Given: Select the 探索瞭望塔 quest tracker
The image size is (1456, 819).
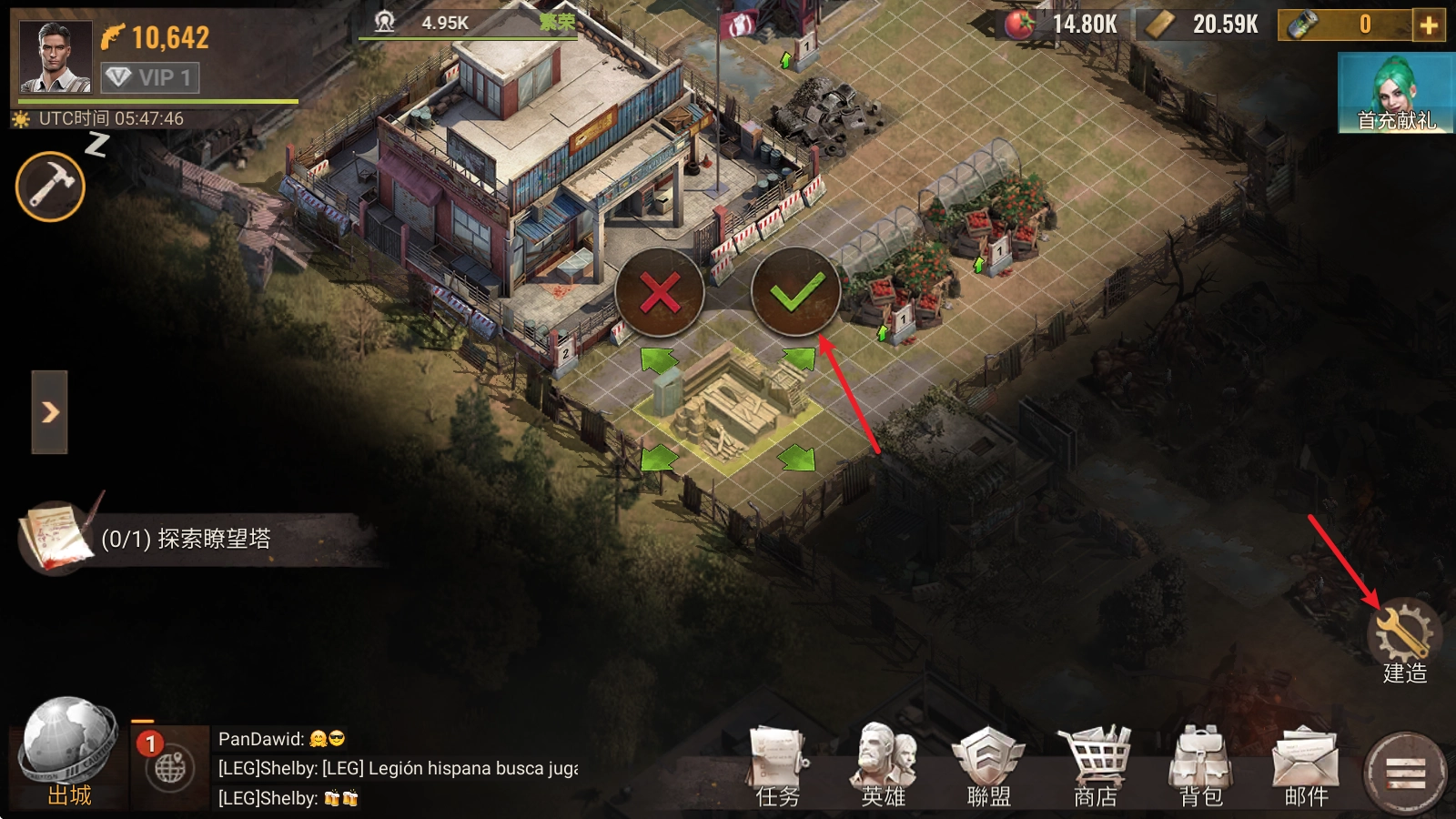Looking at the screenshot, I should pyautogui.click(x=186, y=539).
